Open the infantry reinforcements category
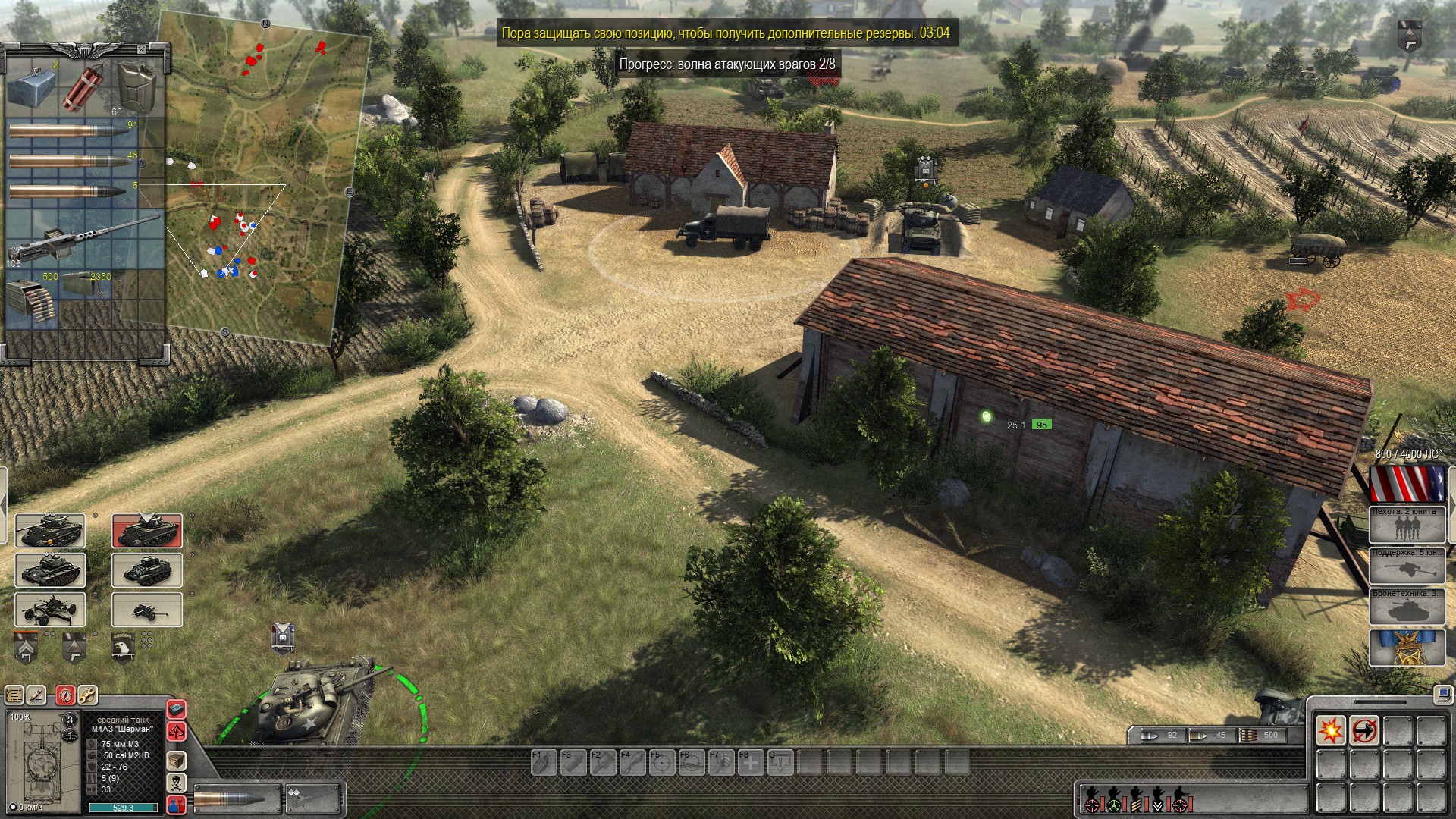The image size is (1456, 819). [1407, 525]
